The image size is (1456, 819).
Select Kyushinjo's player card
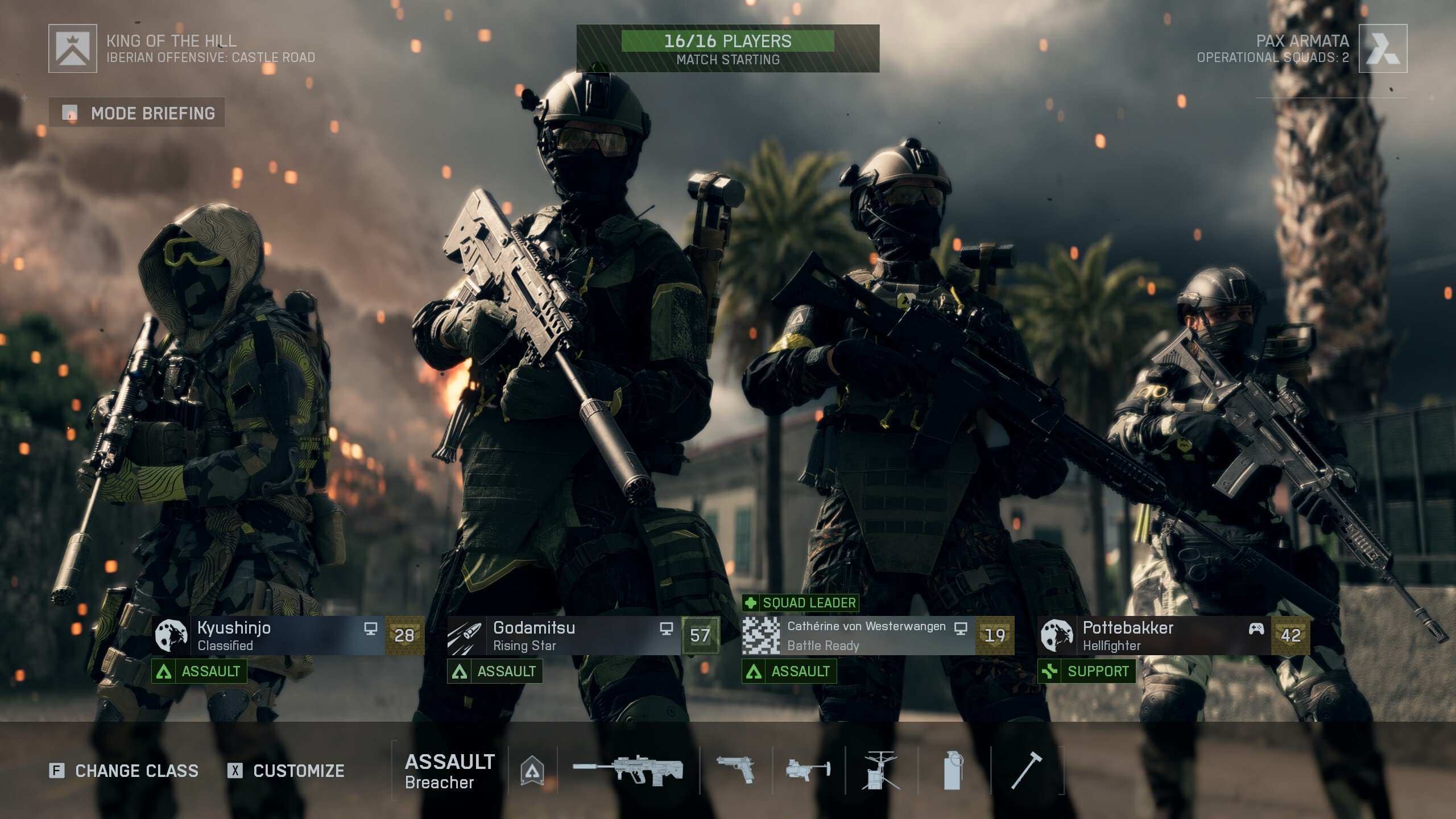[288, 636]
